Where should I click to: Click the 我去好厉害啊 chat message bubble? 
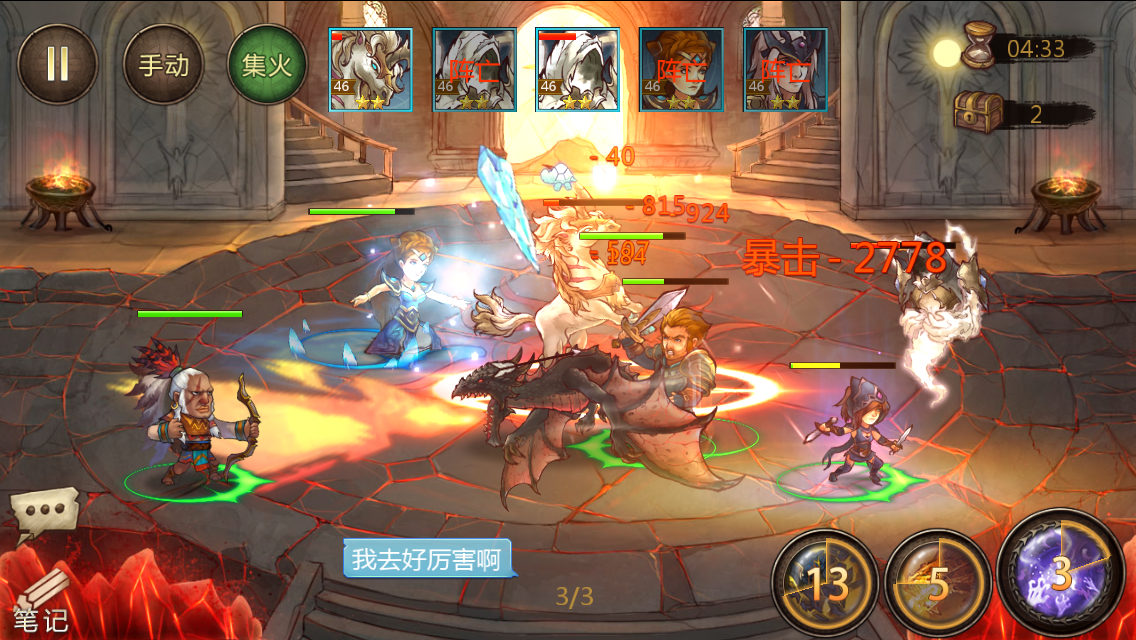pos(427,559)
